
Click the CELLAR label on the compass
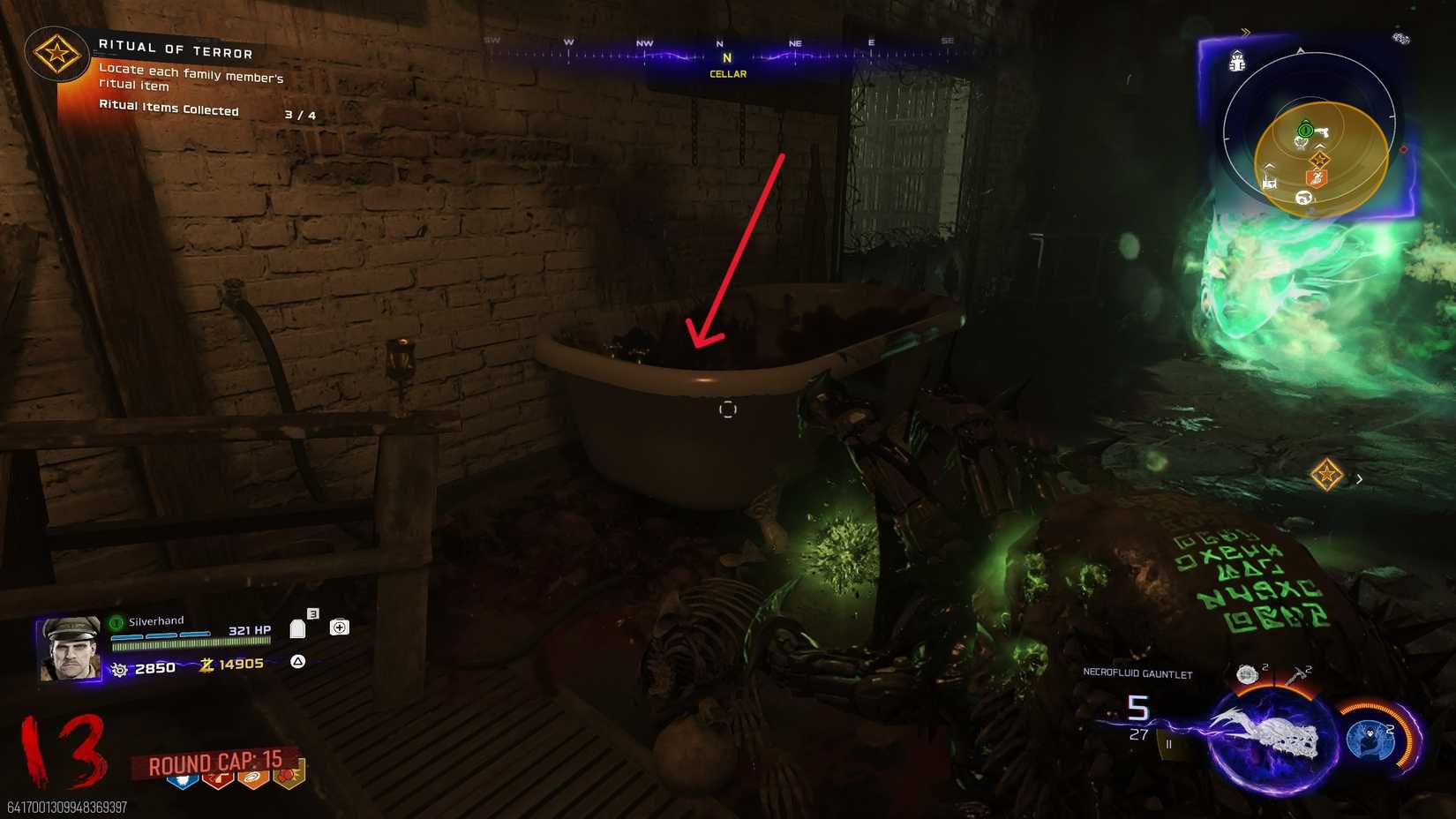(729, 74)
